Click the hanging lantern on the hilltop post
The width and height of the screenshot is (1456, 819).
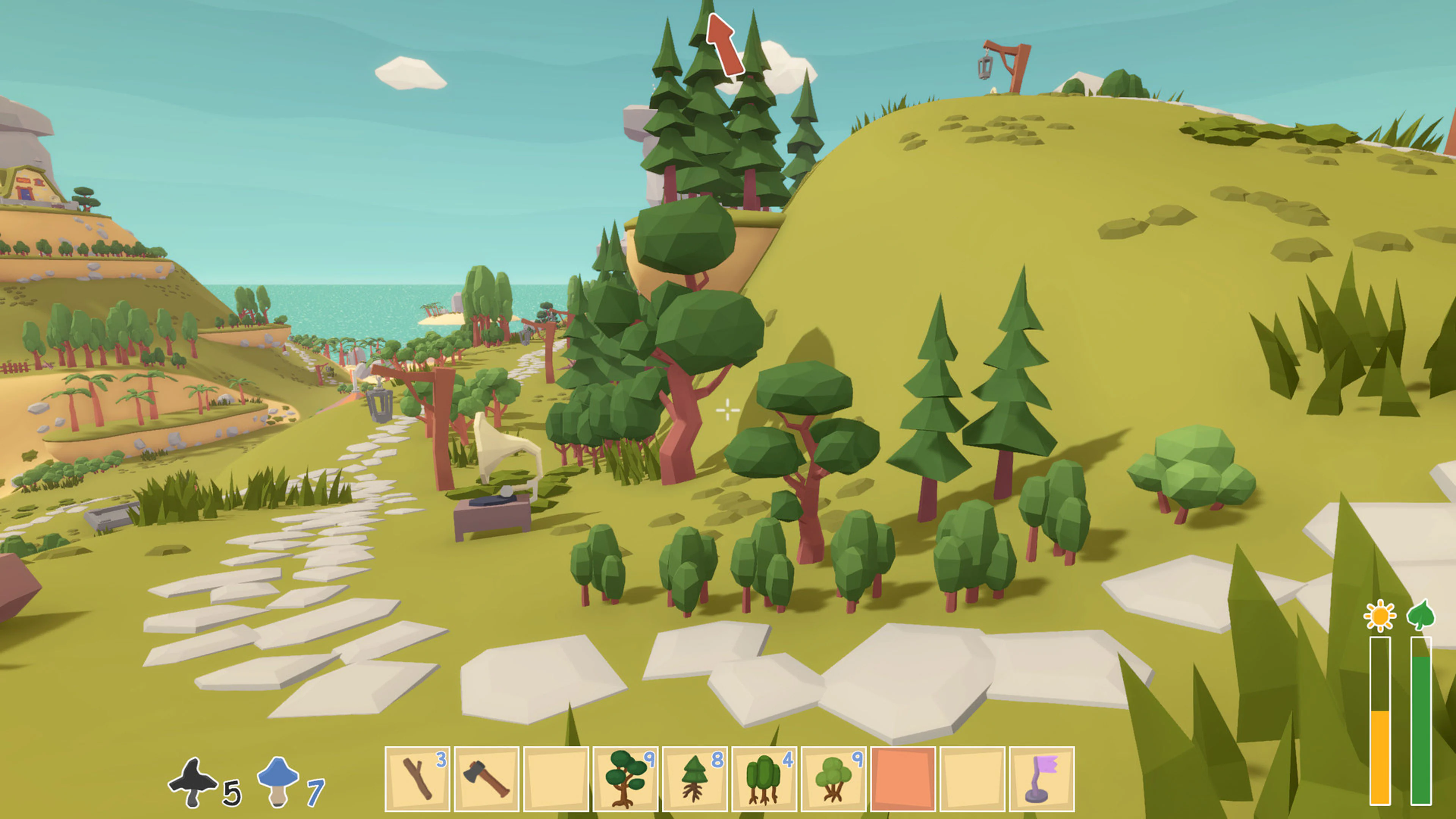985,67
